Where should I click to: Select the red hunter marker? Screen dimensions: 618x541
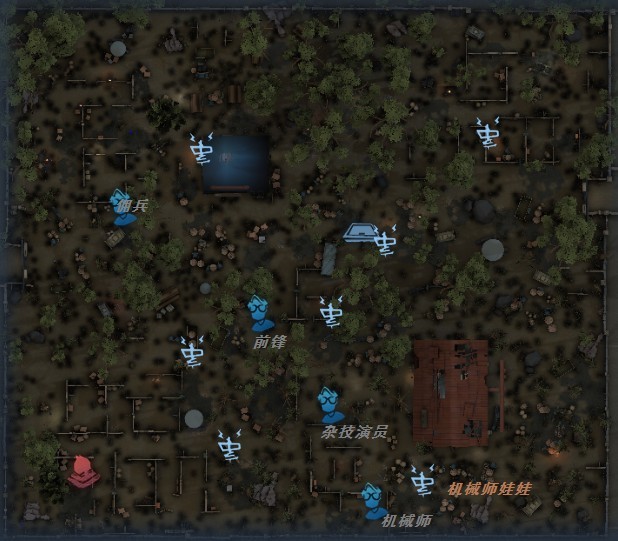(81, 470)
